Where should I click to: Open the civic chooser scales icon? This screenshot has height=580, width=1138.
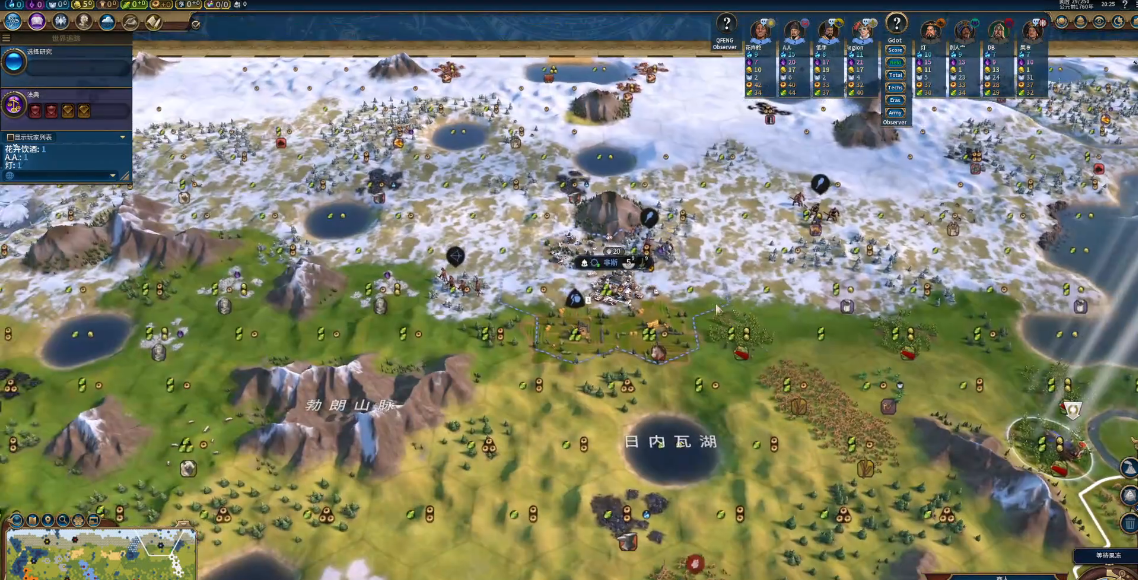(14, 103)
